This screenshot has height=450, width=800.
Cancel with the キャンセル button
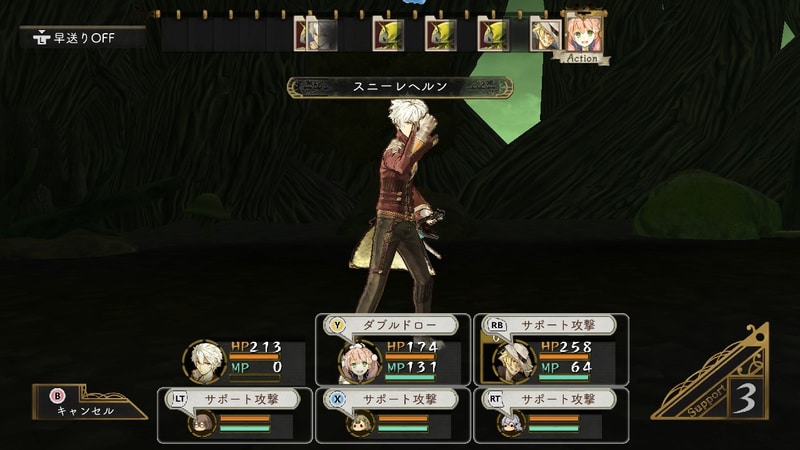[85, 404]
